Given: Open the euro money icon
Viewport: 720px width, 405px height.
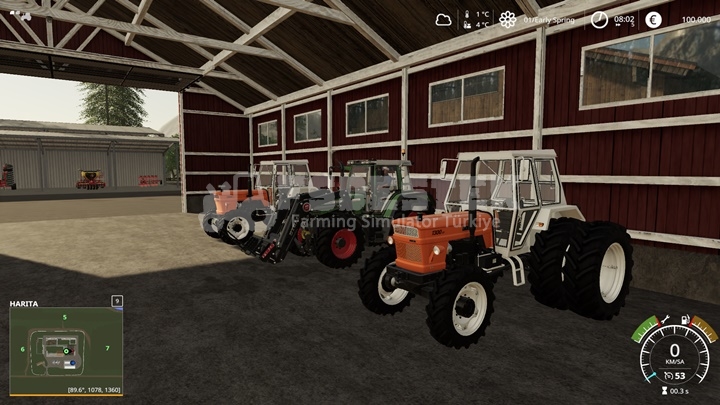Looking at the screenshot, I should pyautogui.click(x=653, y=19).
